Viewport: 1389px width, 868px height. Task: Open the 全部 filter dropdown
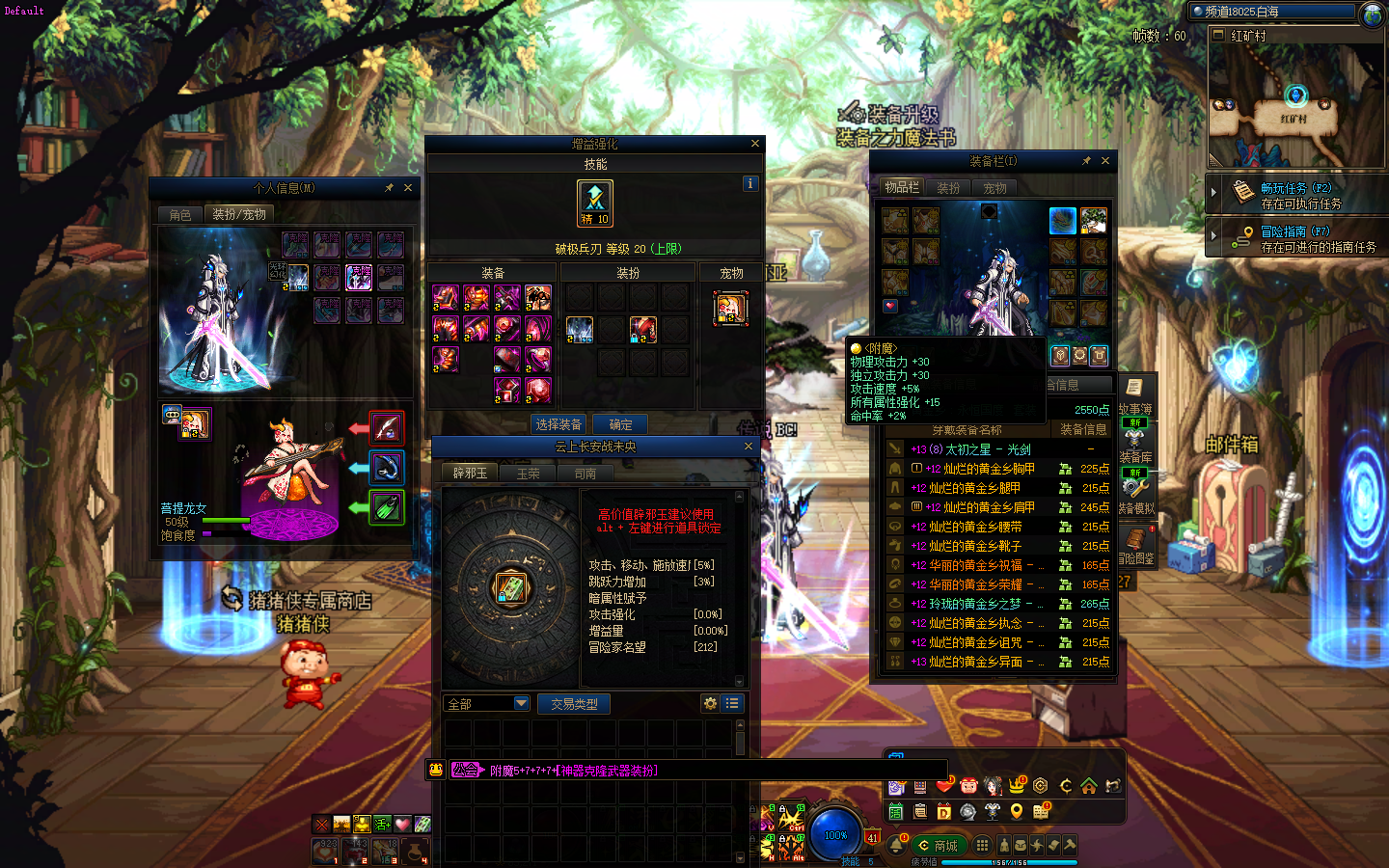(521, 704)
